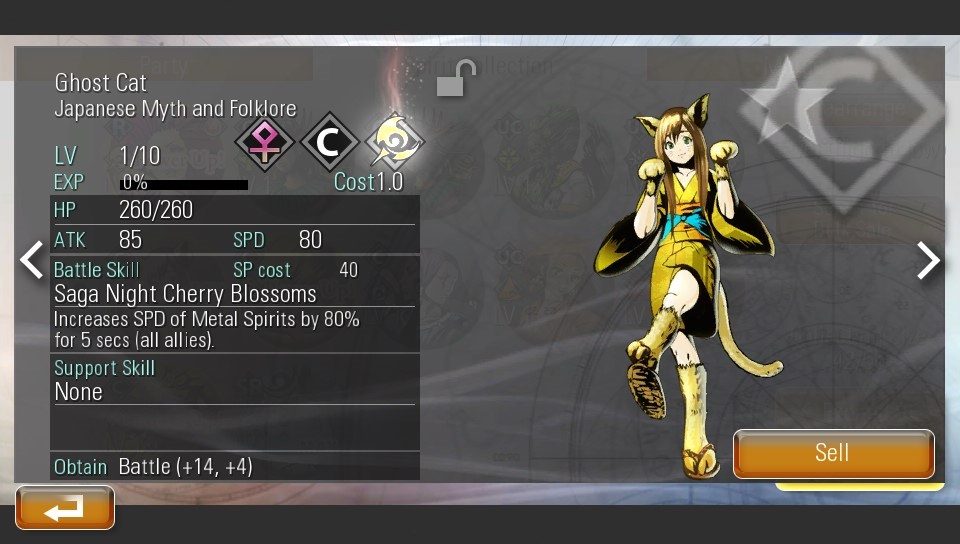The image size is (960, 544).
Task: View the next spirit with right arrow
Action: click(928, 260)
